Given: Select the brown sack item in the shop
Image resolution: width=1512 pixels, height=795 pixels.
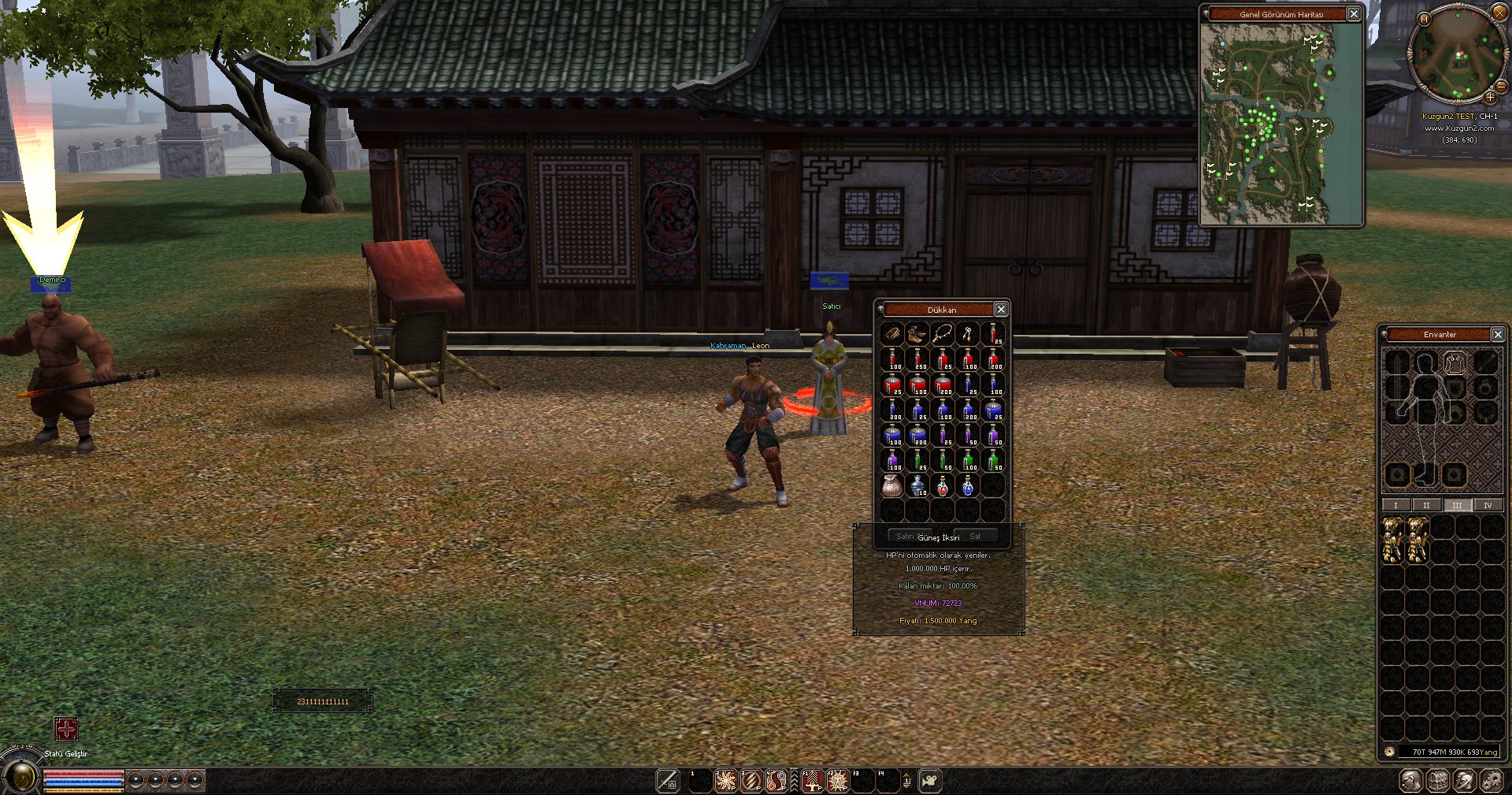Looking at the screenshot, I should pos(892,486).
